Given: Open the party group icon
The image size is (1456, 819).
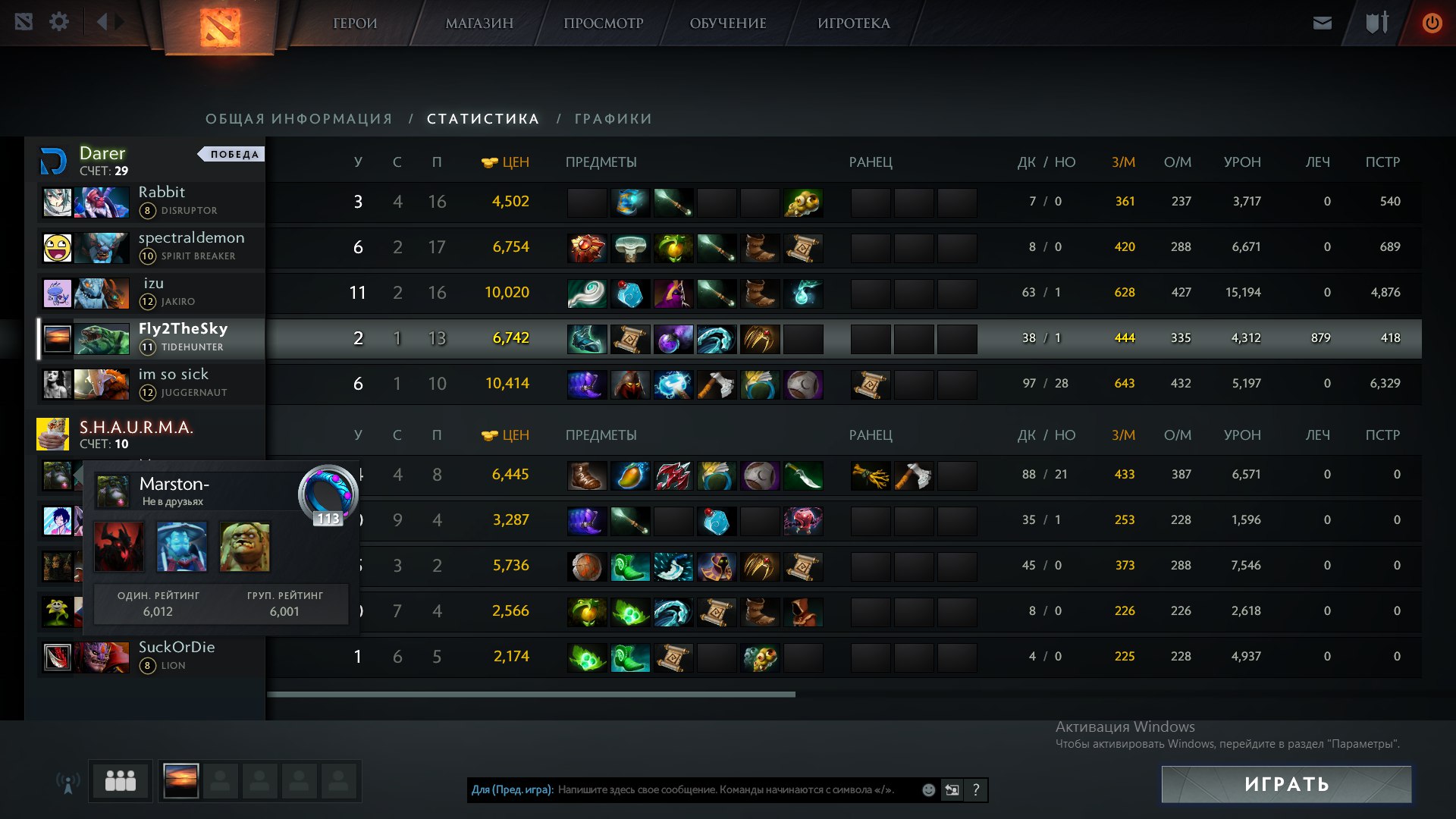Looking at the screenshot, I should [x=121, y=781].
